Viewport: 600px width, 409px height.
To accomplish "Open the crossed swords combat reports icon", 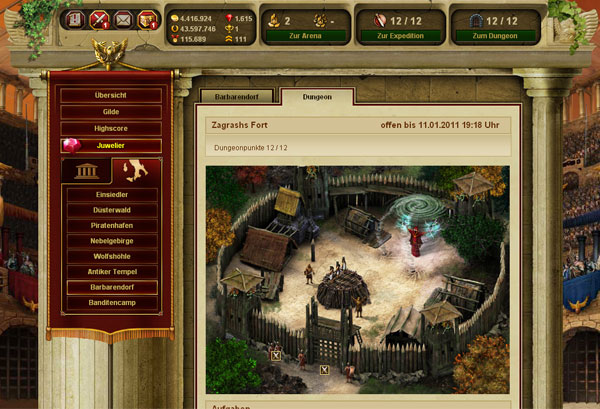I will point(99,19).
